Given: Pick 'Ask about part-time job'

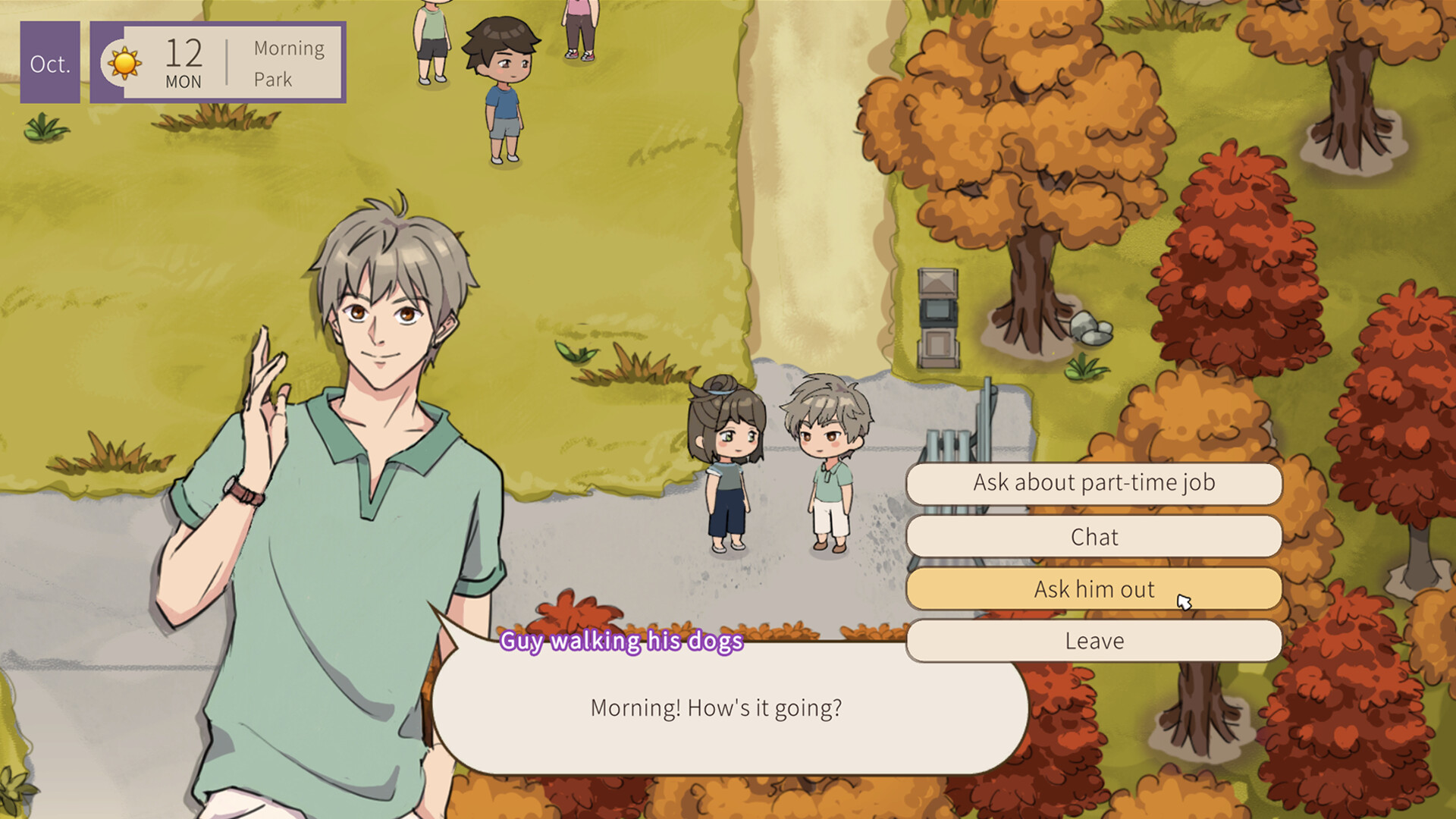Looking at the screenshot, I should (1094, 483).
